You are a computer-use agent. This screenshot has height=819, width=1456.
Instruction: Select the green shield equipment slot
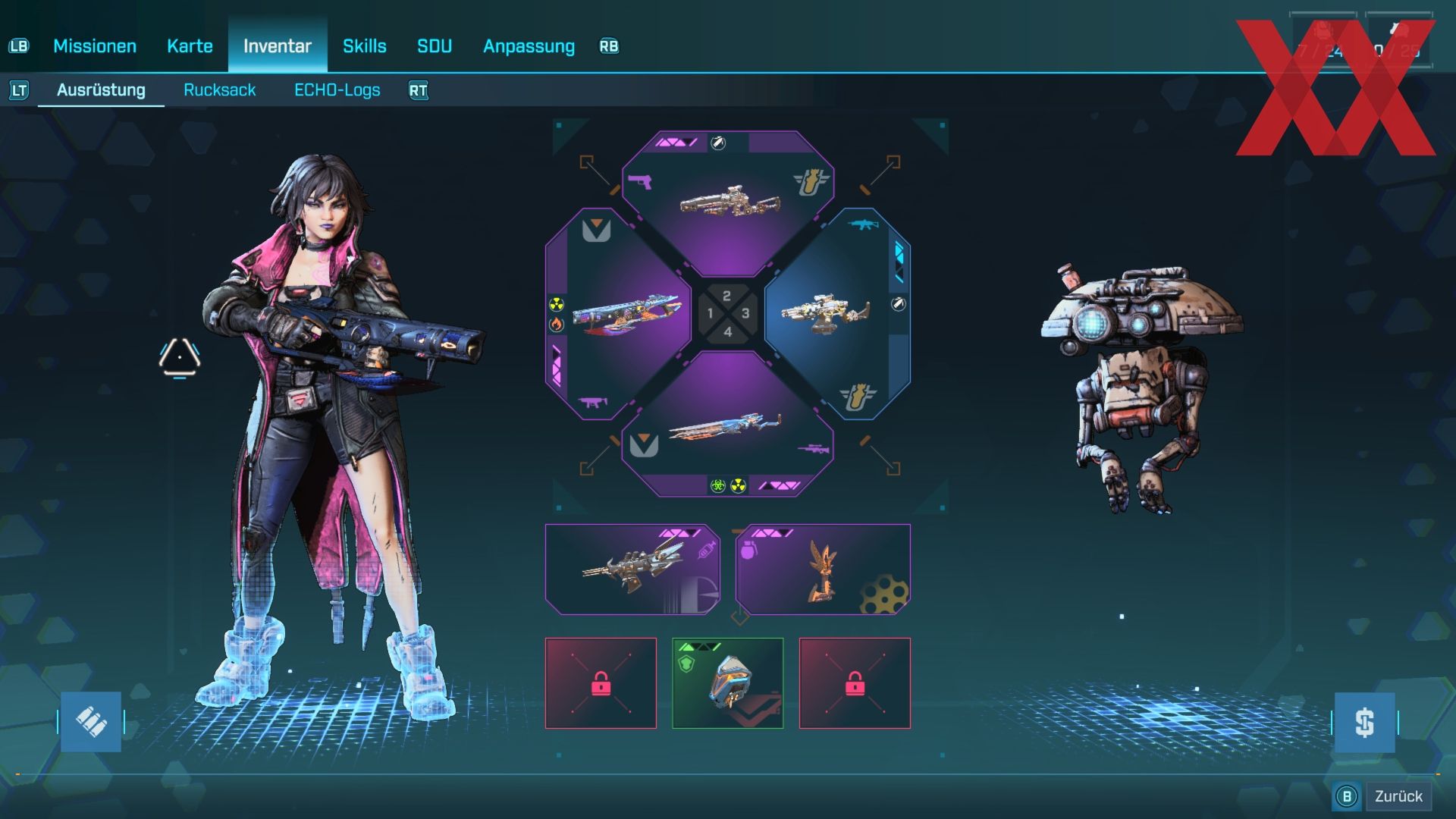(728, 683)
